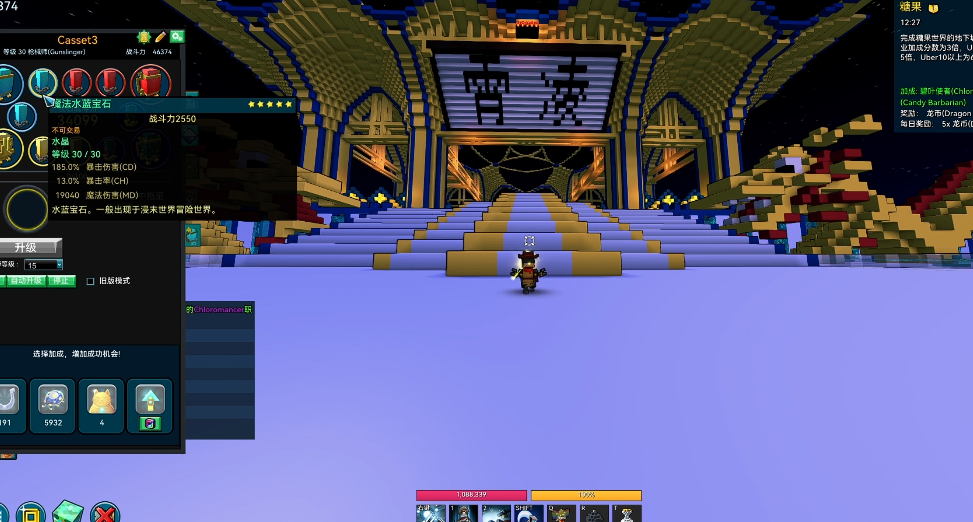Click the green 停止 stop button
This screenshot has width=973, height=522.
tap(62, 281)
